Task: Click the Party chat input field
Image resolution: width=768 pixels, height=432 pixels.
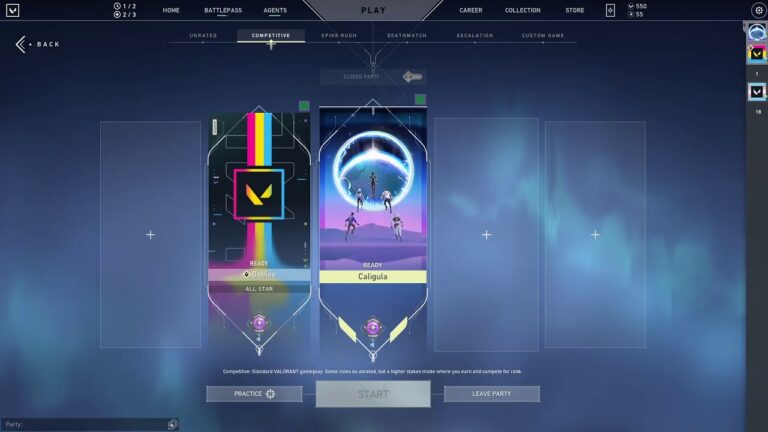Action: (85, 425)
